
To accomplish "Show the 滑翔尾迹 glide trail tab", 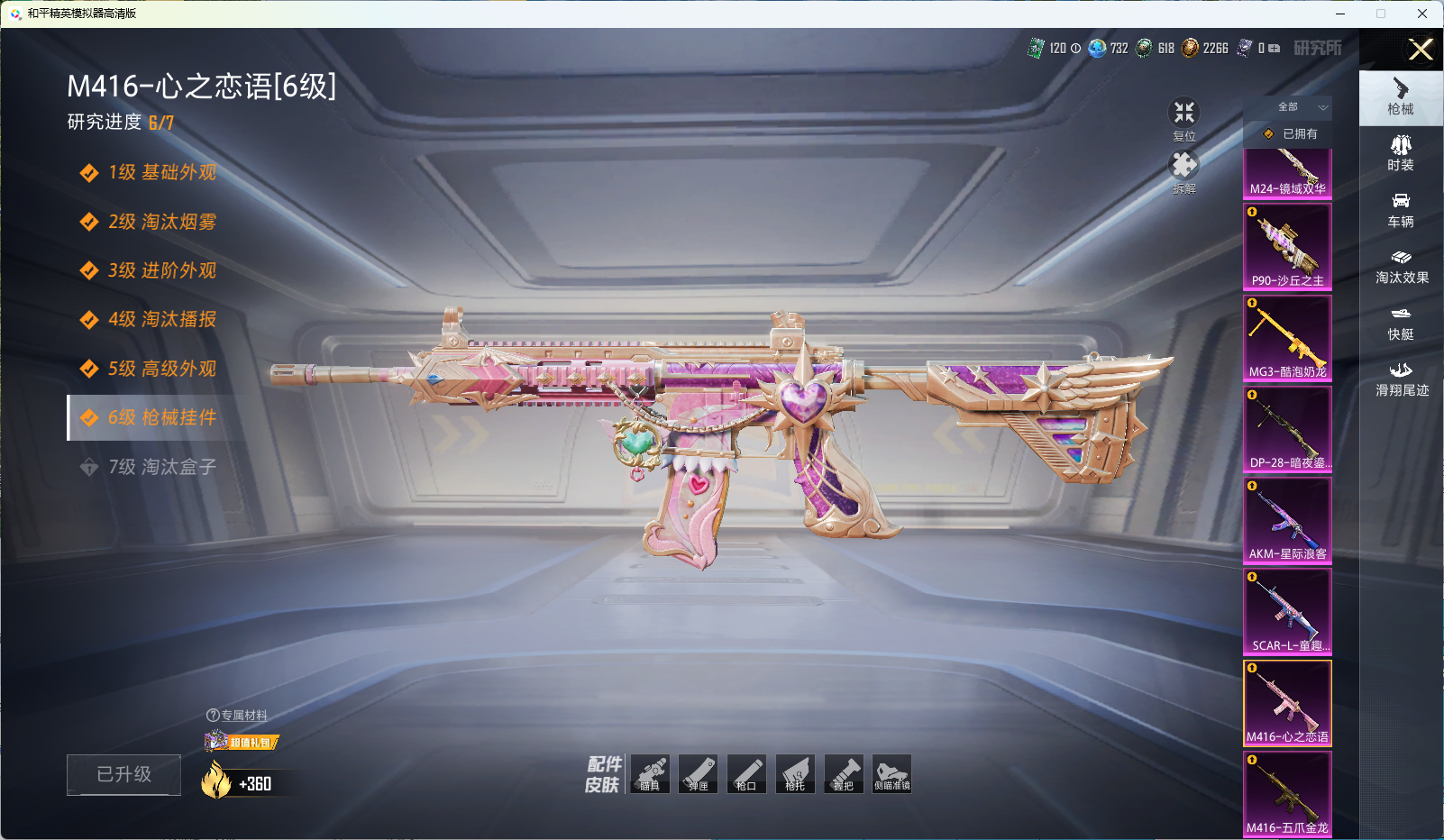I will pyautogui.click(x=1401, y=379).
